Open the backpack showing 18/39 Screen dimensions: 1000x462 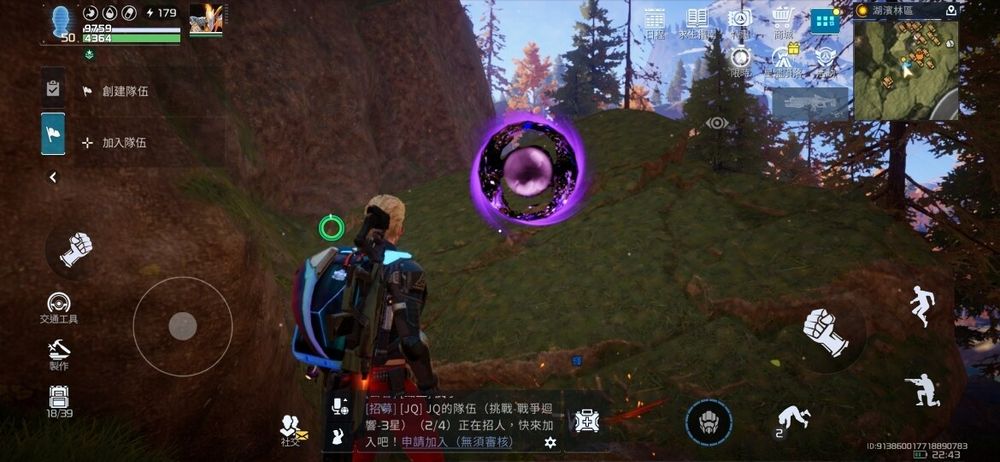(59, 401)
